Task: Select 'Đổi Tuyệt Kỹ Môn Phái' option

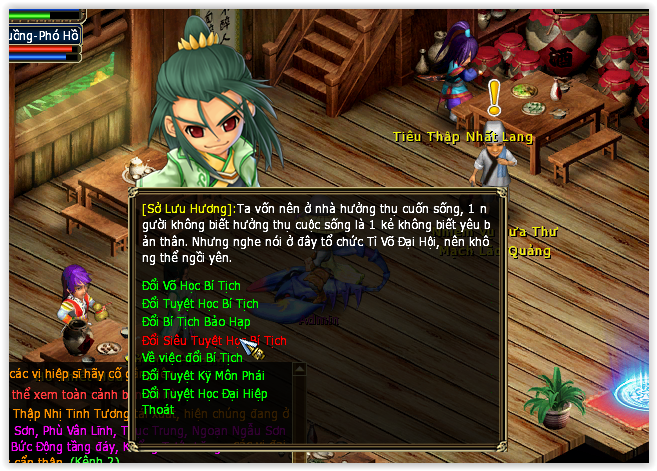Action: point(203,375)
